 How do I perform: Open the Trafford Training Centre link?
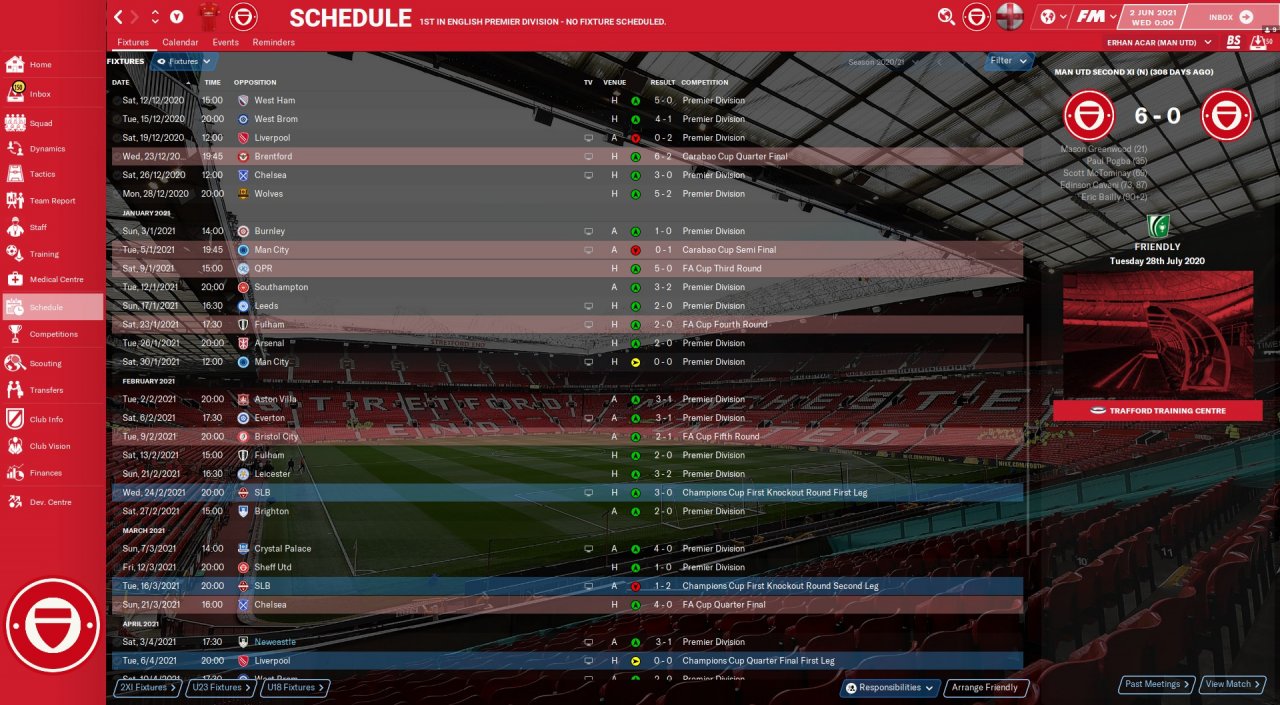point(1158,411)
